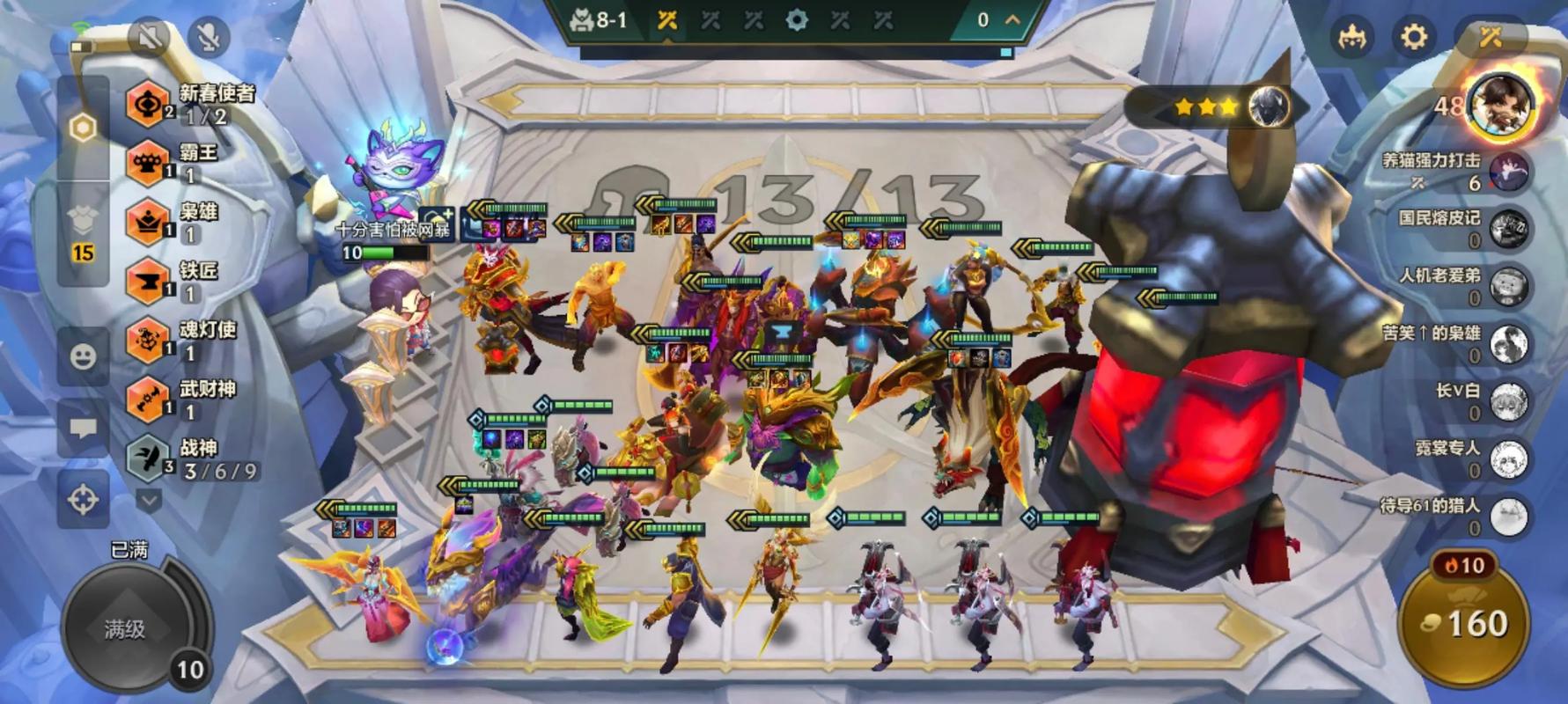Tap the crosshair target button
The image size is (1568, 704).
pyautogui.click(x=83, y=500)
